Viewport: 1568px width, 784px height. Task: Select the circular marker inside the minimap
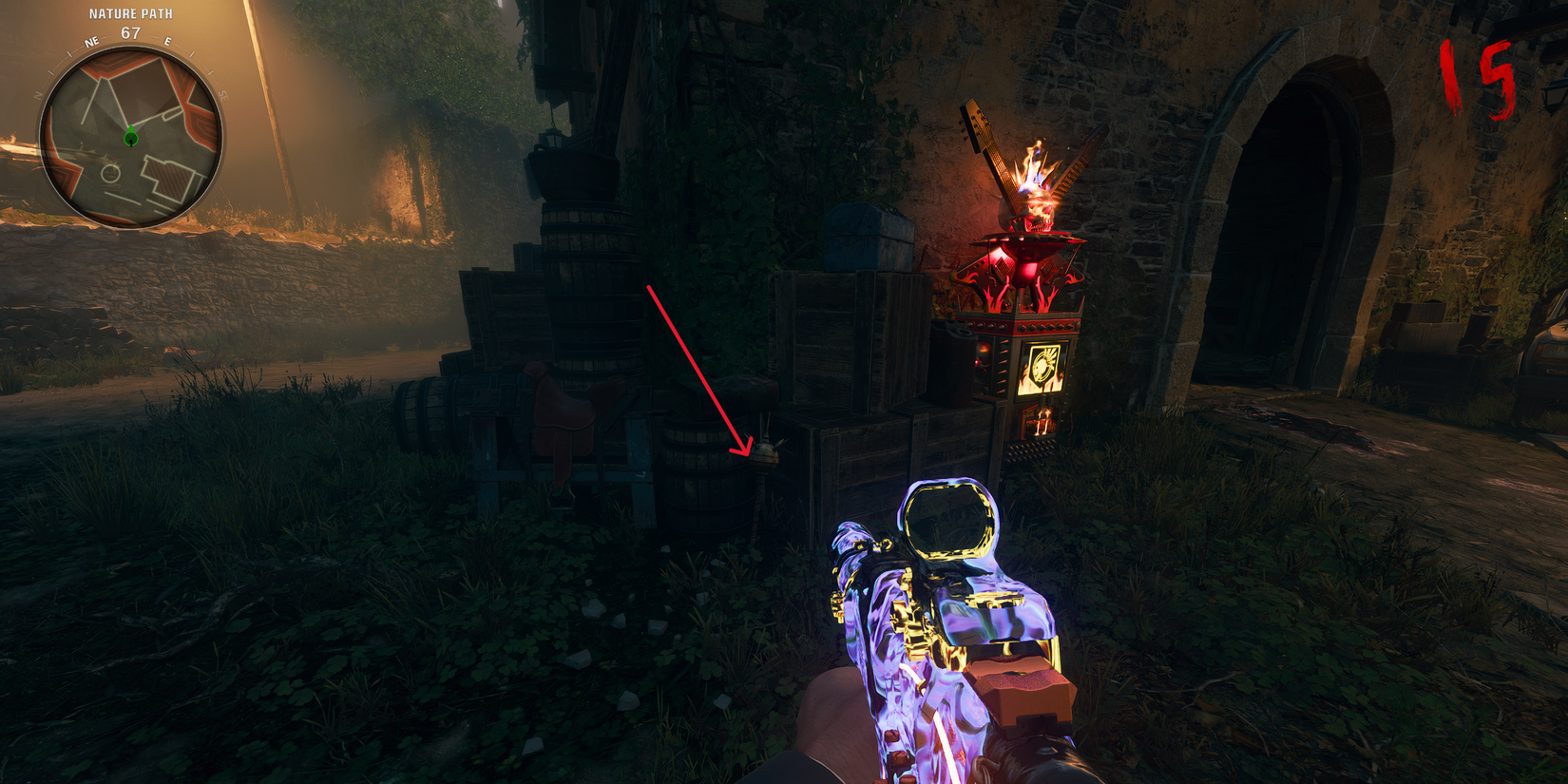tap(111, 173)
